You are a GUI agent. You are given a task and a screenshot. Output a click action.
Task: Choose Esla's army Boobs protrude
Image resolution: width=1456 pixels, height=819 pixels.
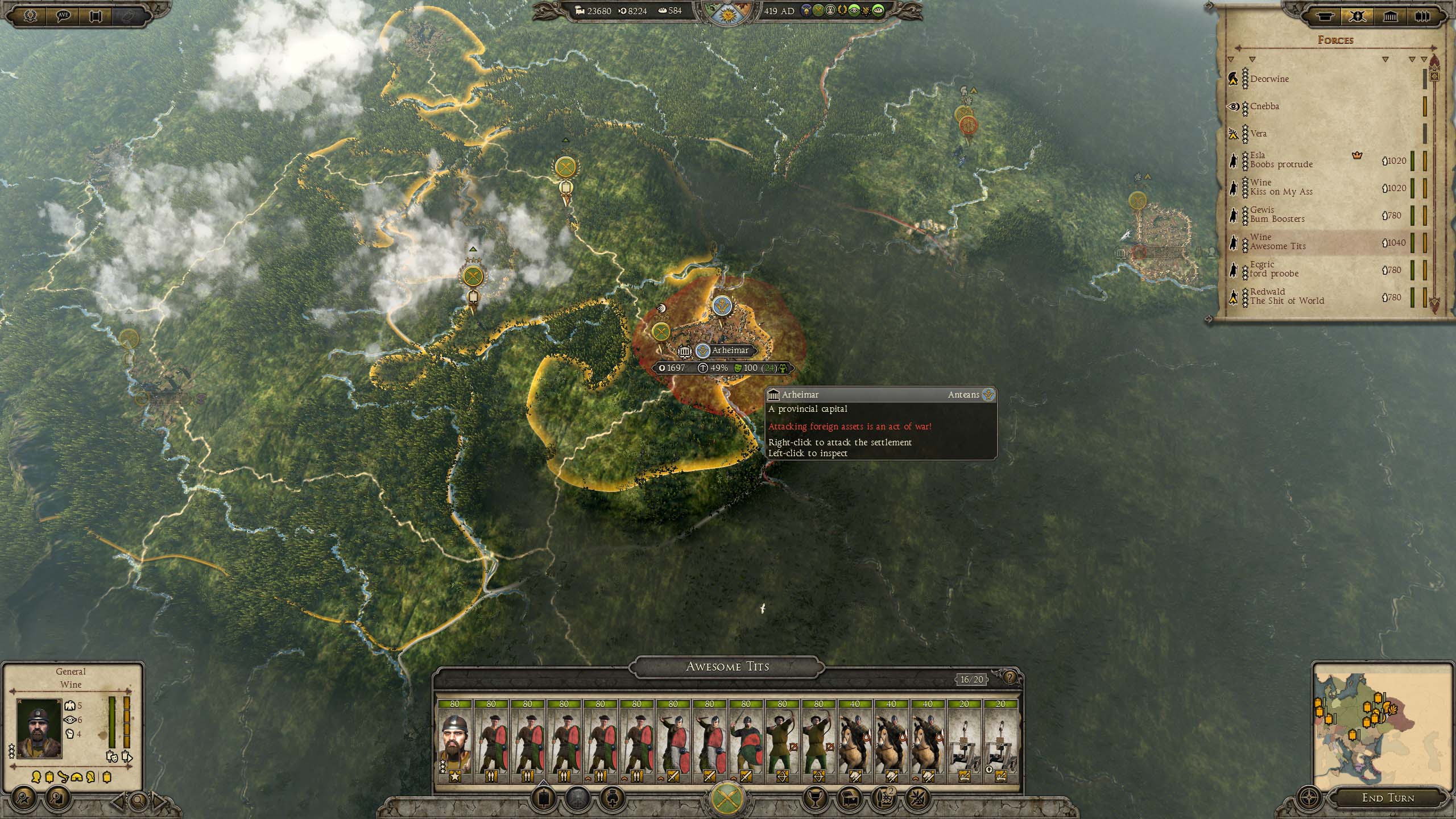tap(1281, 160)
